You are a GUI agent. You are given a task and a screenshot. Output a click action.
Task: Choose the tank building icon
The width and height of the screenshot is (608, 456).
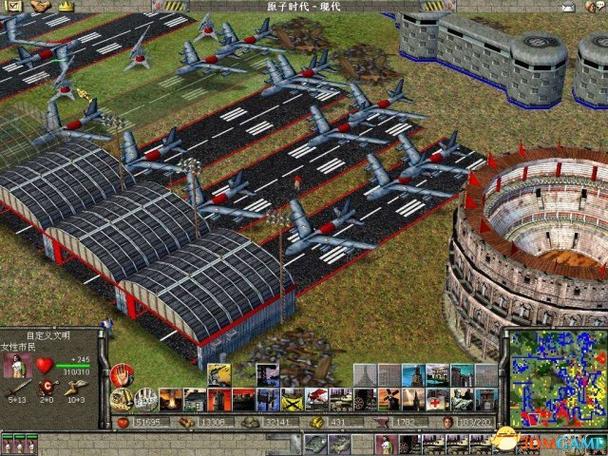coord(340,400)
